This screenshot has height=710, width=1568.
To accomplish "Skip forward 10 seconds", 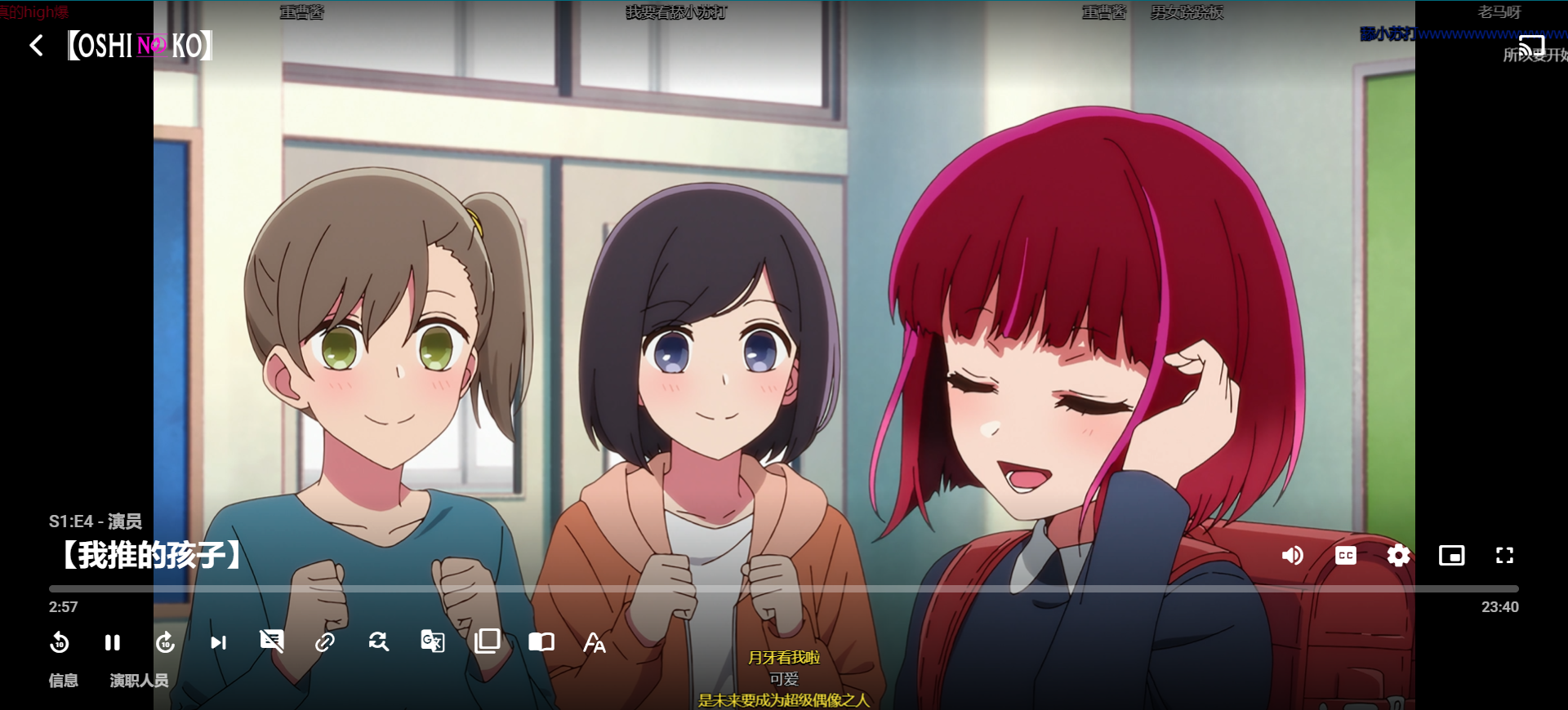I will point(166,643).
